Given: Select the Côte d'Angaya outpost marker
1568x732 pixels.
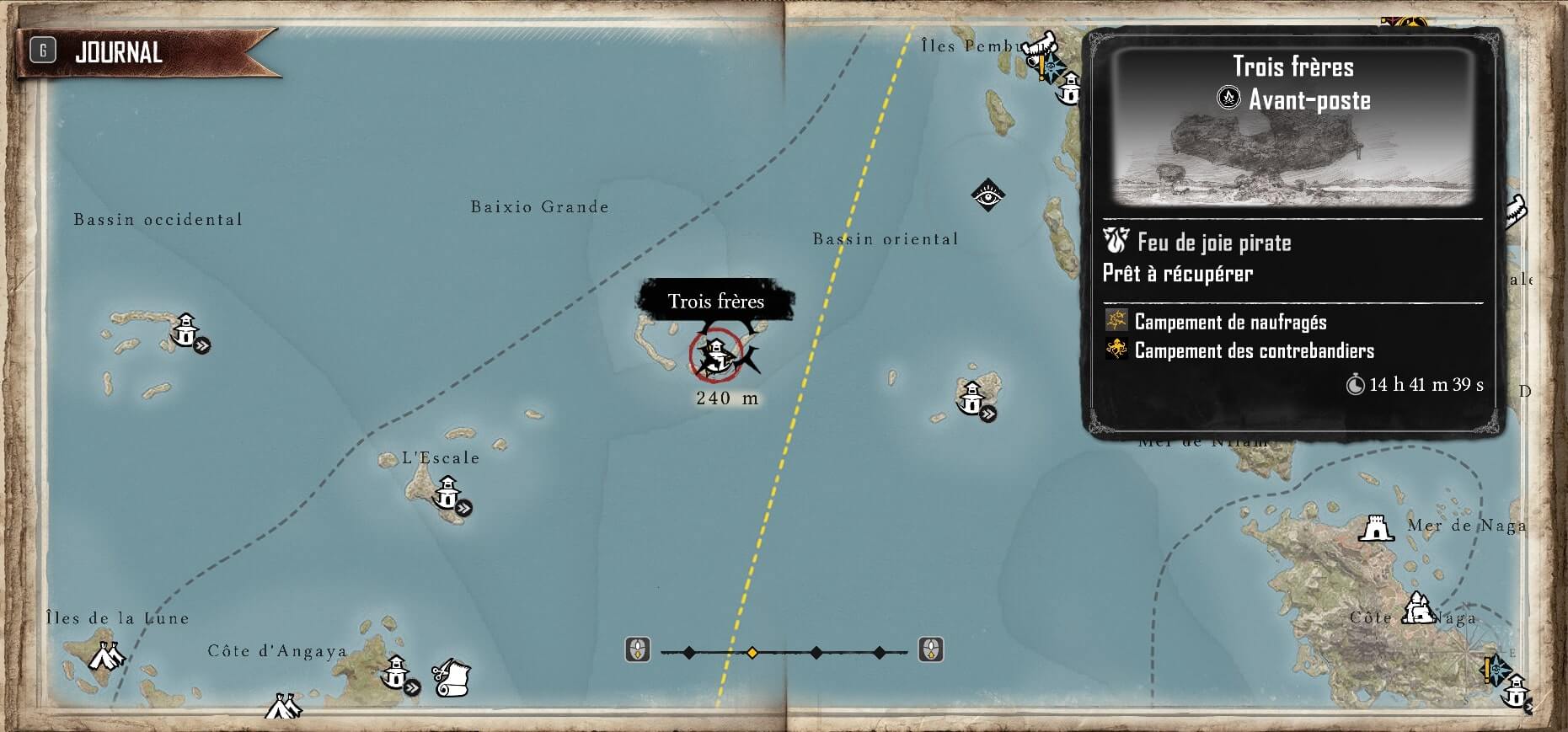Looking at the screenshot, I should point(395,671).
